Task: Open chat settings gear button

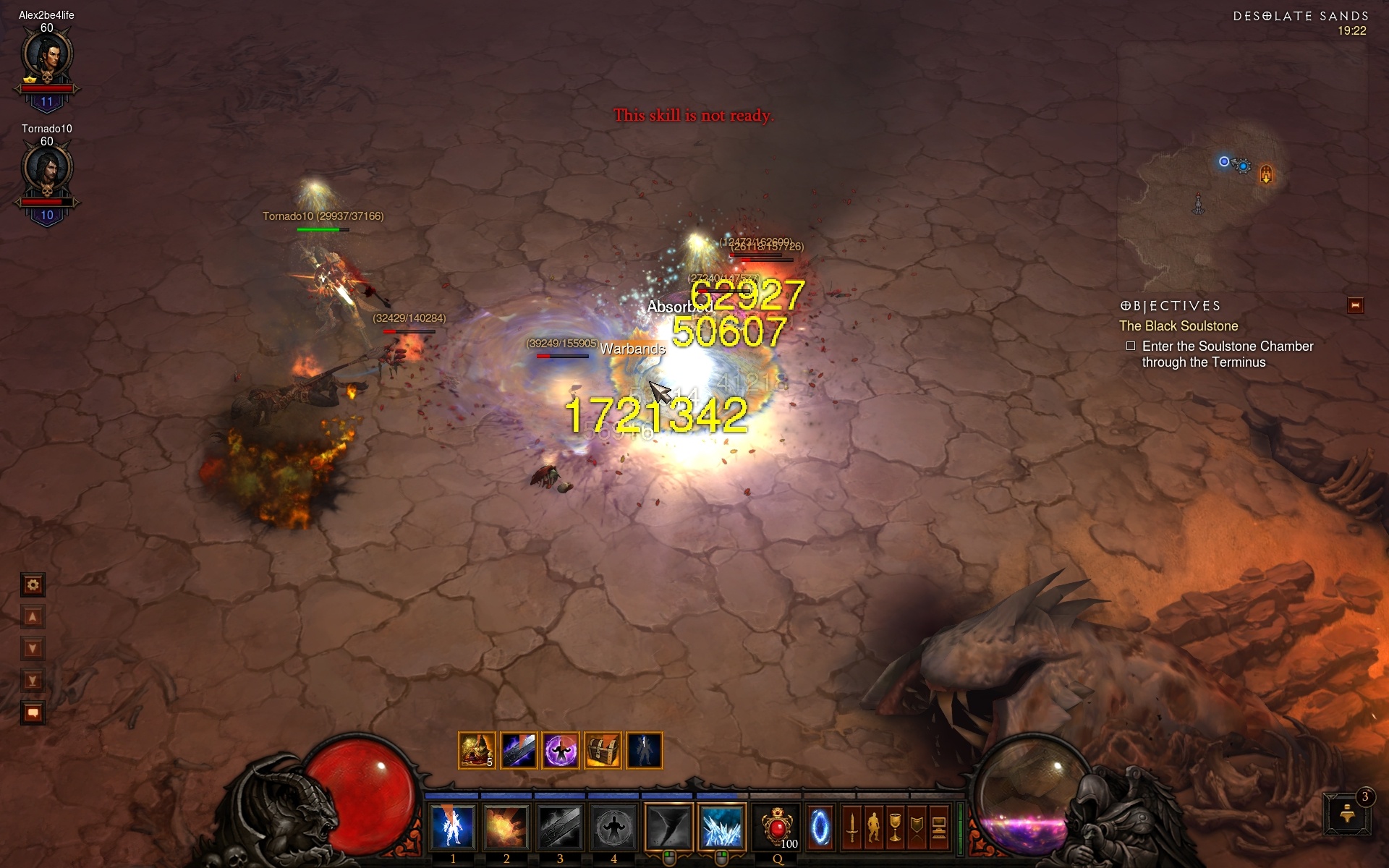Action: 33,584
